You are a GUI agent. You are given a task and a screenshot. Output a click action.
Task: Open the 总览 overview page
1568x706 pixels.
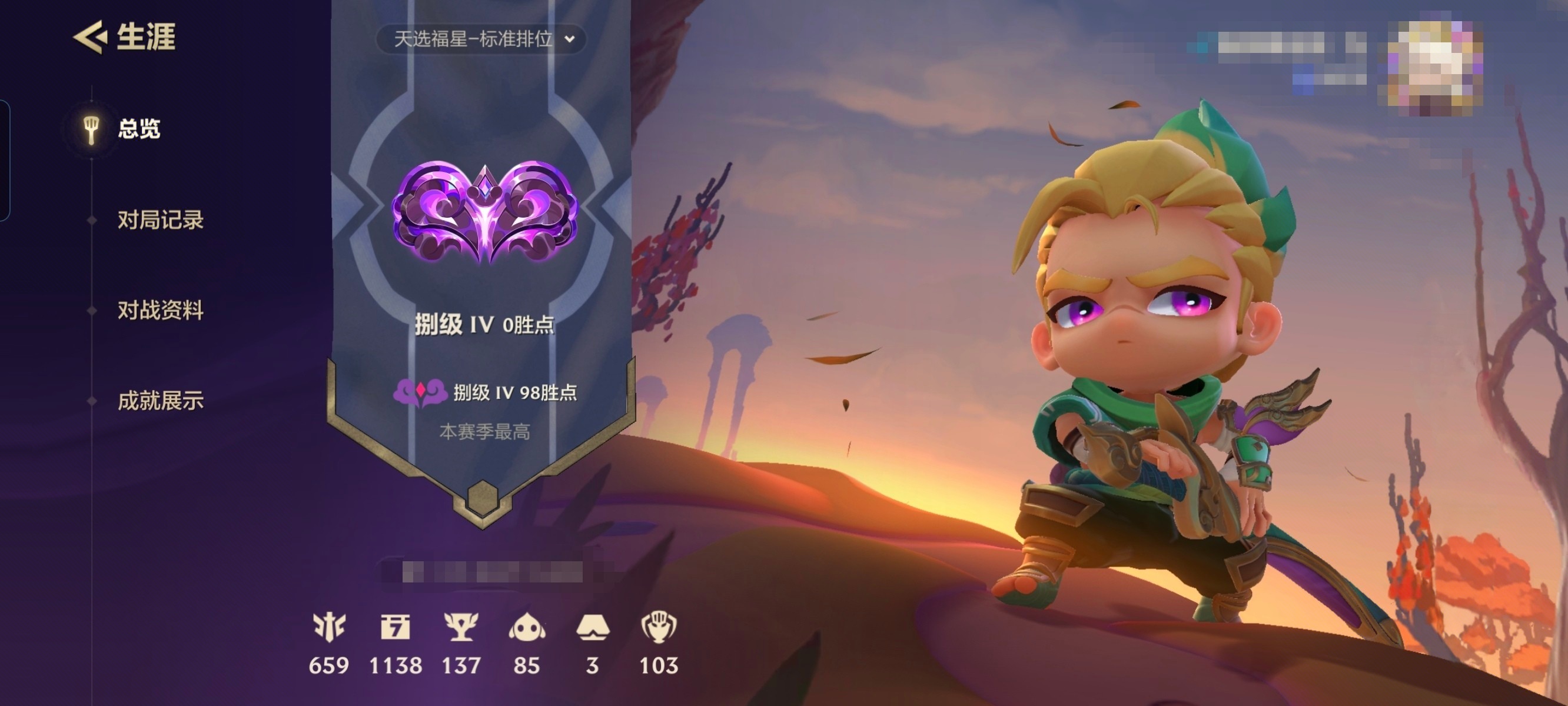pos(139,129)
